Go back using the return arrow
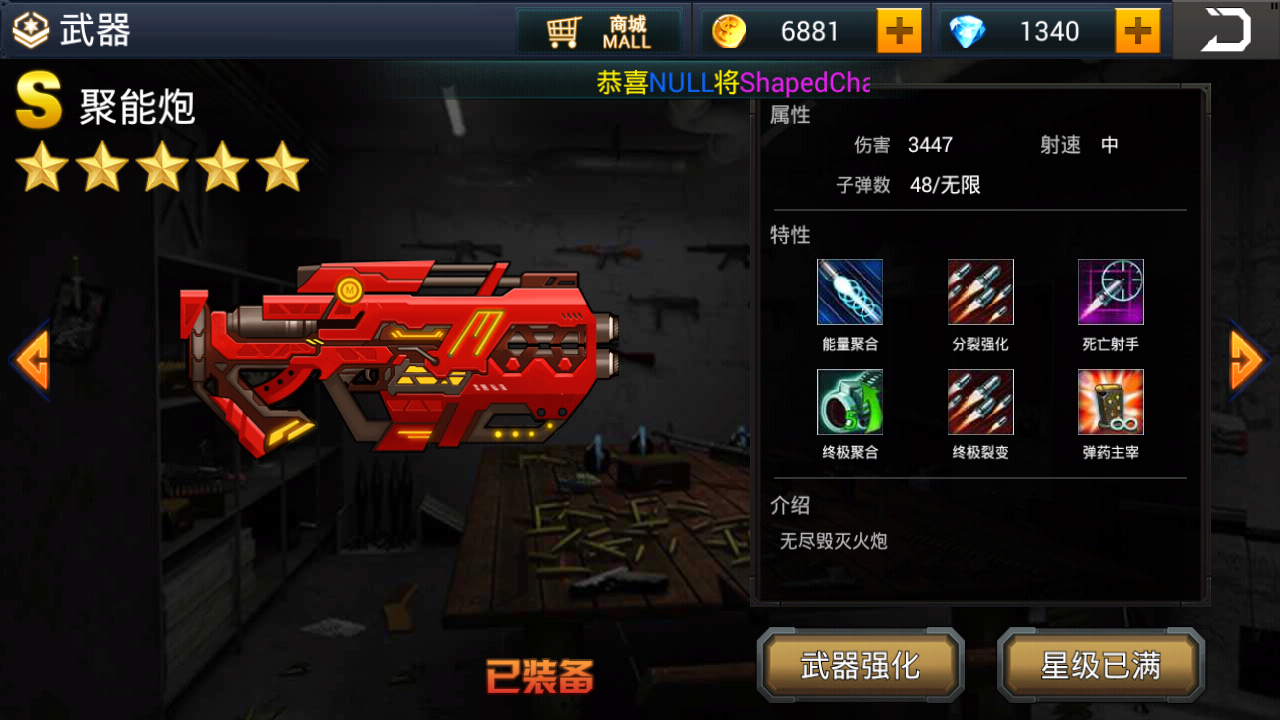 point(1226,30)
